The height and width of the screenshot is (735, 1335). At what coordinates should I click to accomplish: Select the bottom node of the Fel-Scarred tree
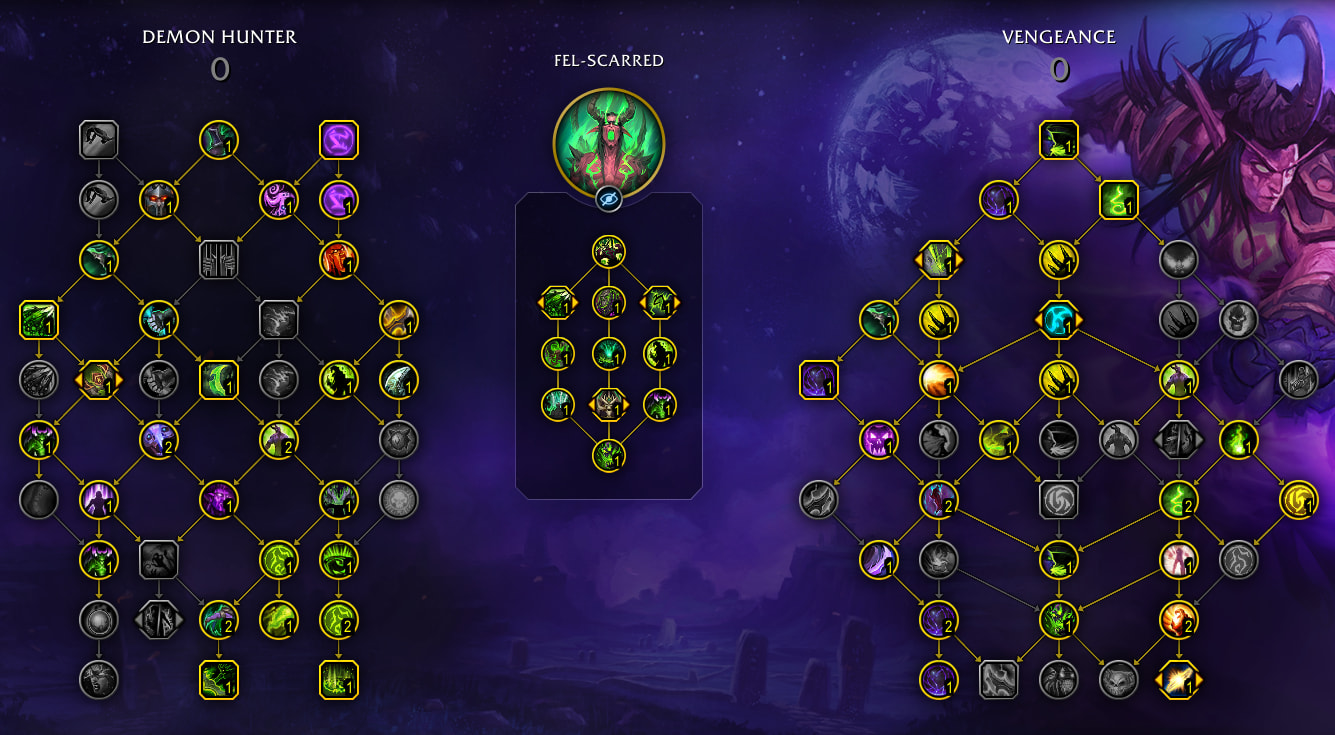click(x=608, y=456)
